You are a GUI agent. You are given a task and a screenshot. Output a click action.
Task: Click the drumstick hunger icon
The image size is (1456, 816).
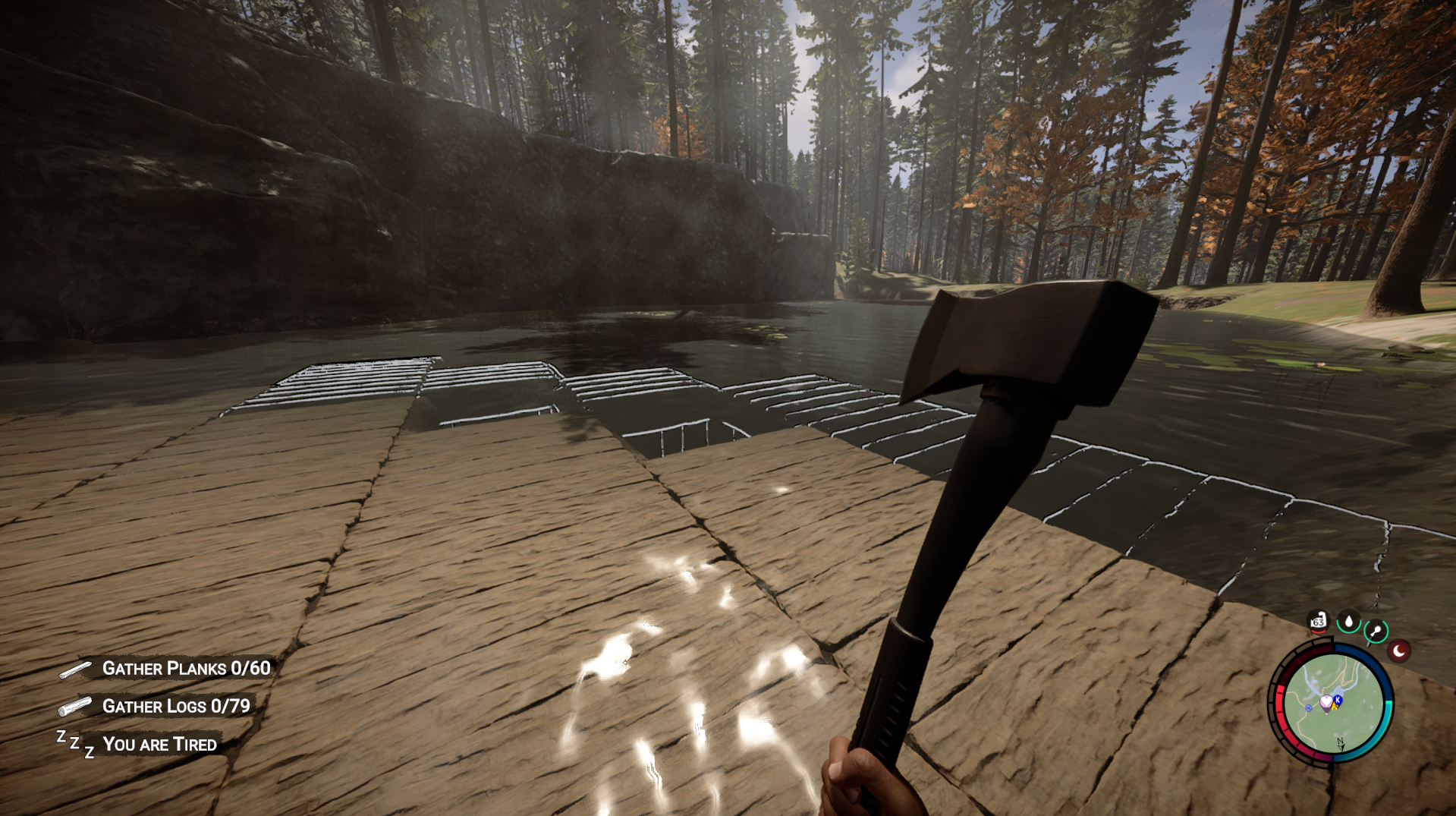(1376, 631)
